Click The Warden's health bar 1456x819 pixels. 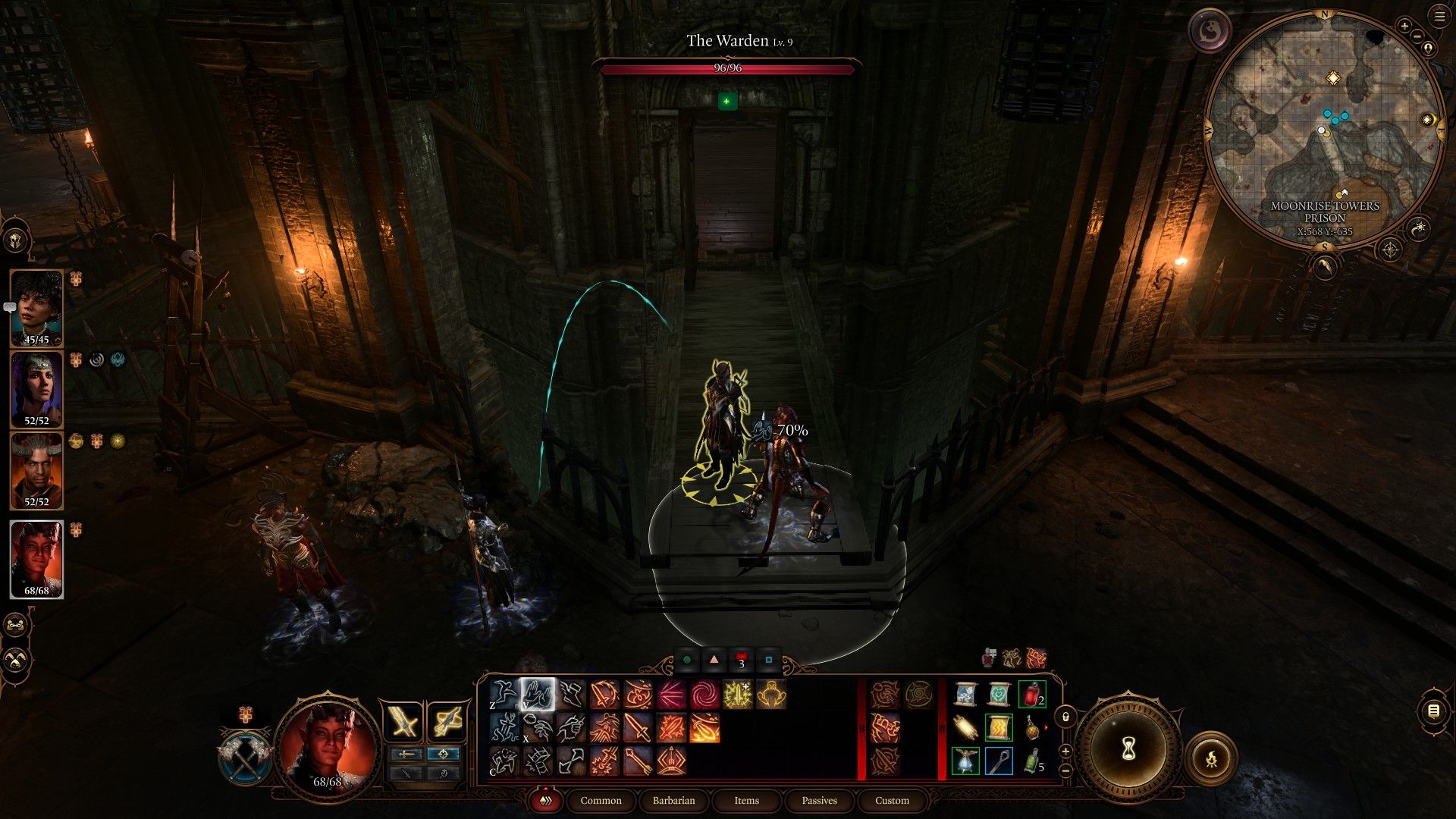click(x=728, y=69)
